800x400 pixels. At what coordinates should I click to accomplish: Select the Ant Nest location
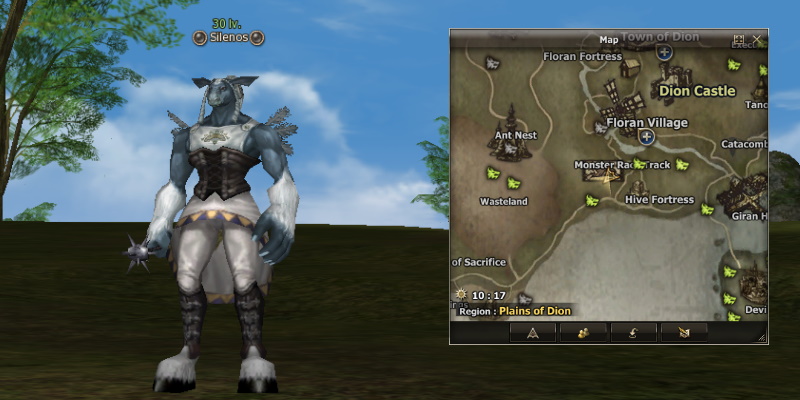click(516, 136)
